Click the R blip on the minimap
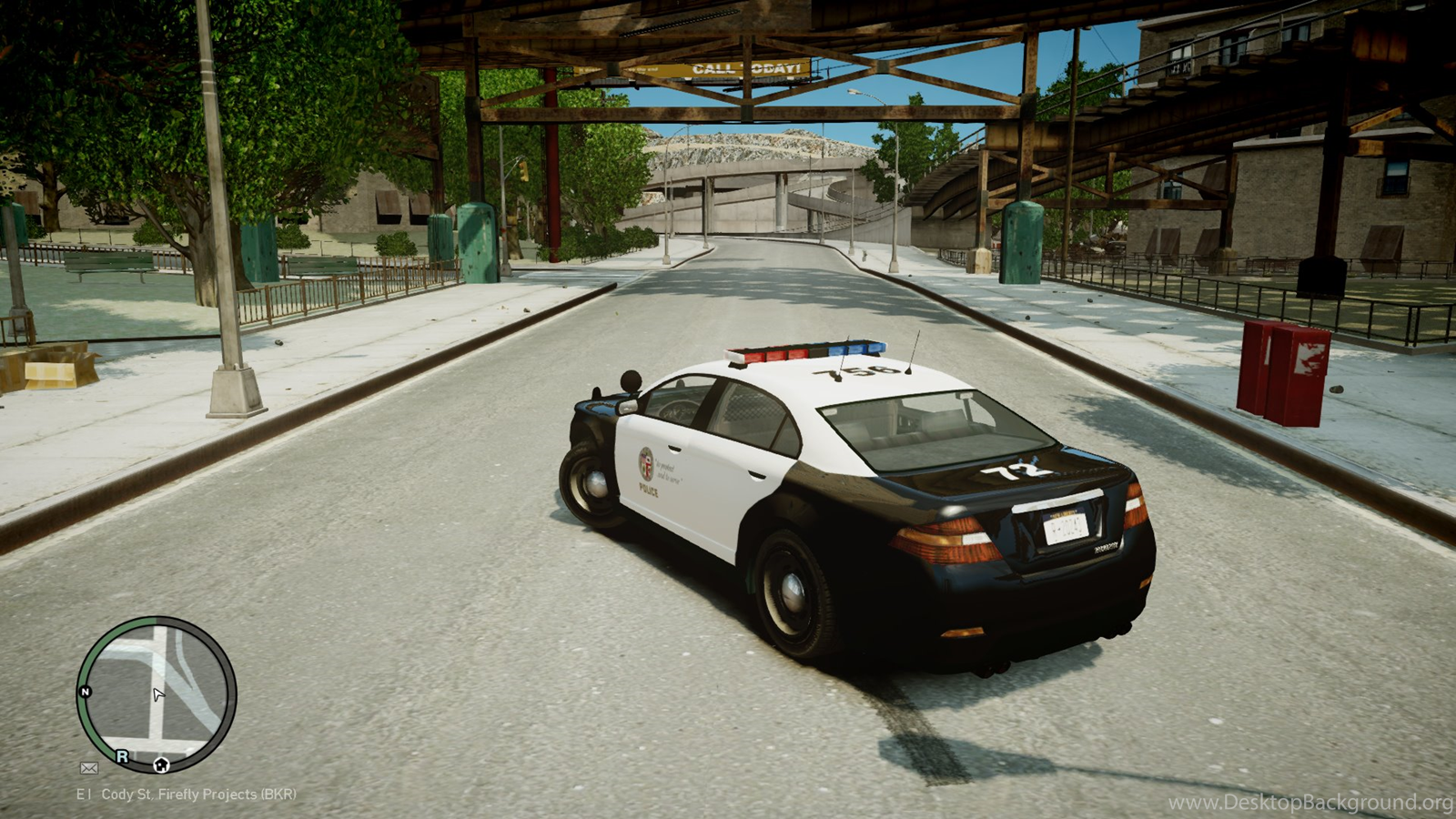1456x819 pixels. click(122, 756)
